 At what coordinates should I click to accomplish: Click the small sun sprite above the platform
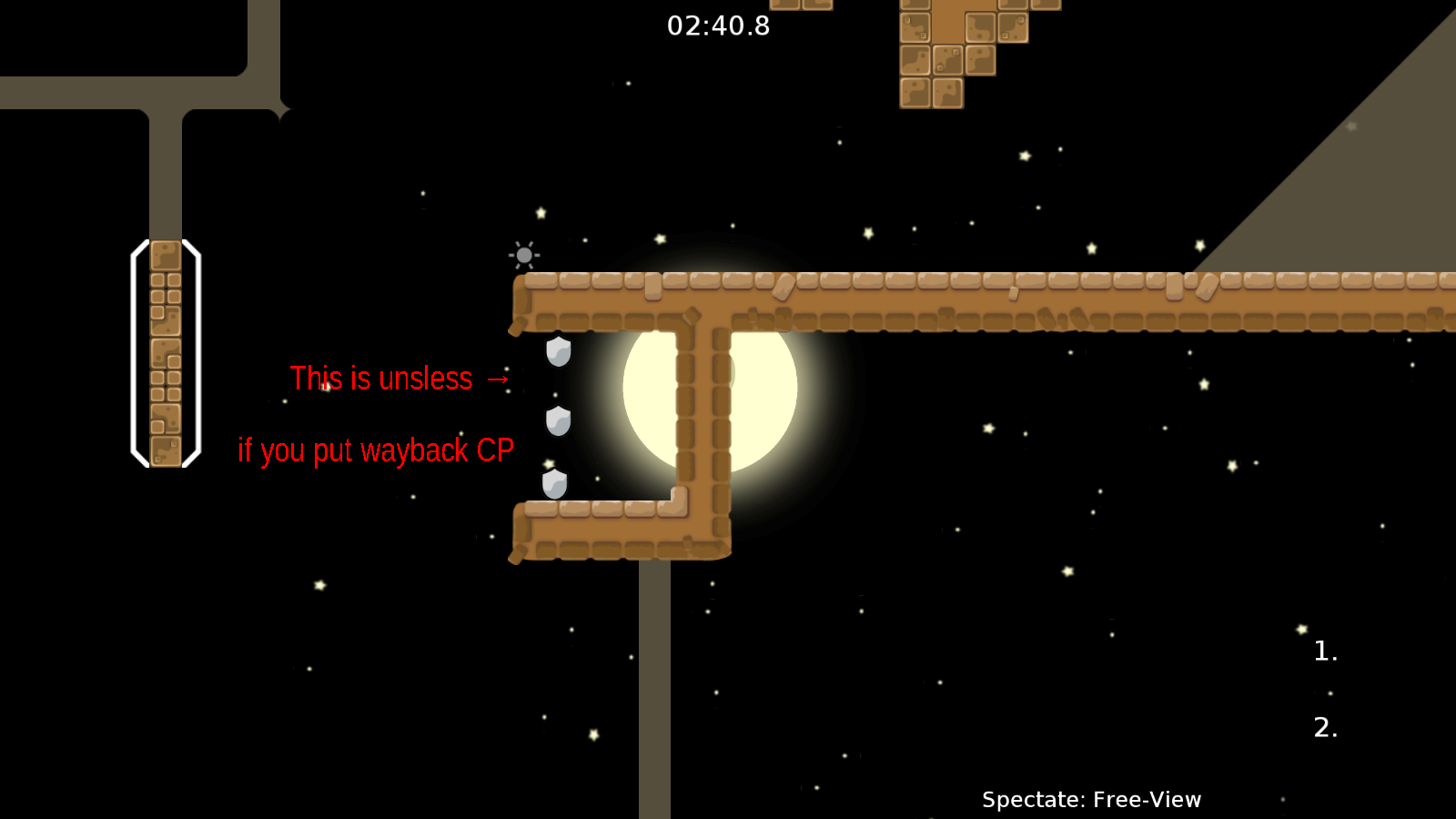(523, 256)
